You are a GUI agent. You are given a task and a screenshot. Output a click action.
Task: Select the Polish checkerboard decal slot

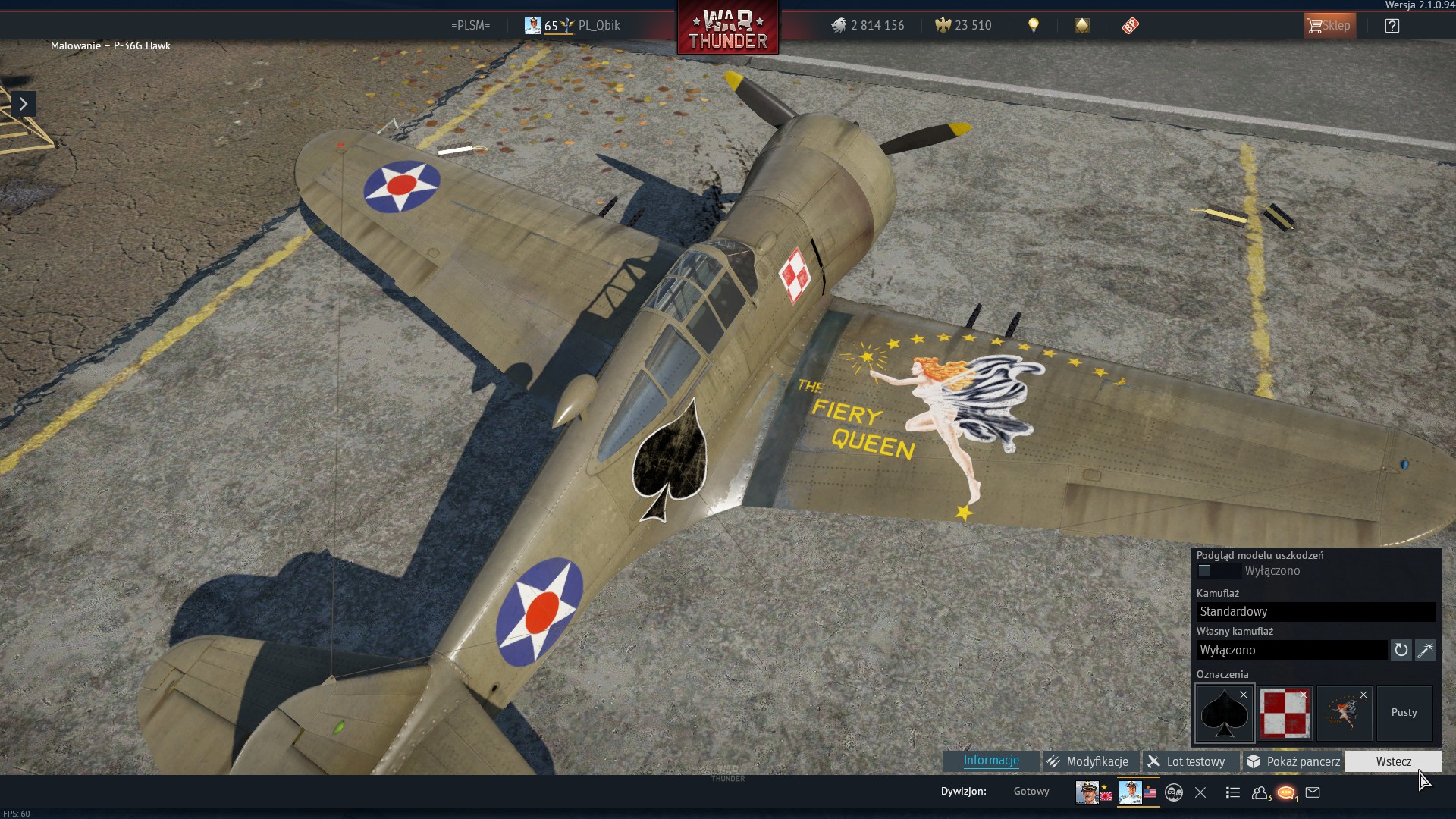[1285, 713]
